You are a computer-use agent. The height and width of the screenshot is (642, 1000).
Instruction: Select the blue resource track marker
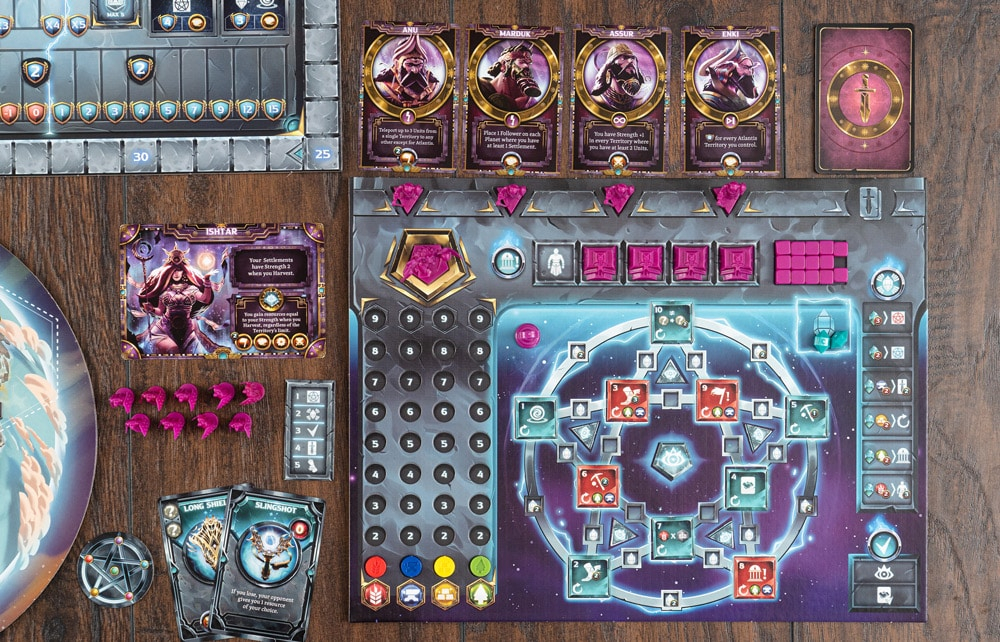click(x=410, y=567)
